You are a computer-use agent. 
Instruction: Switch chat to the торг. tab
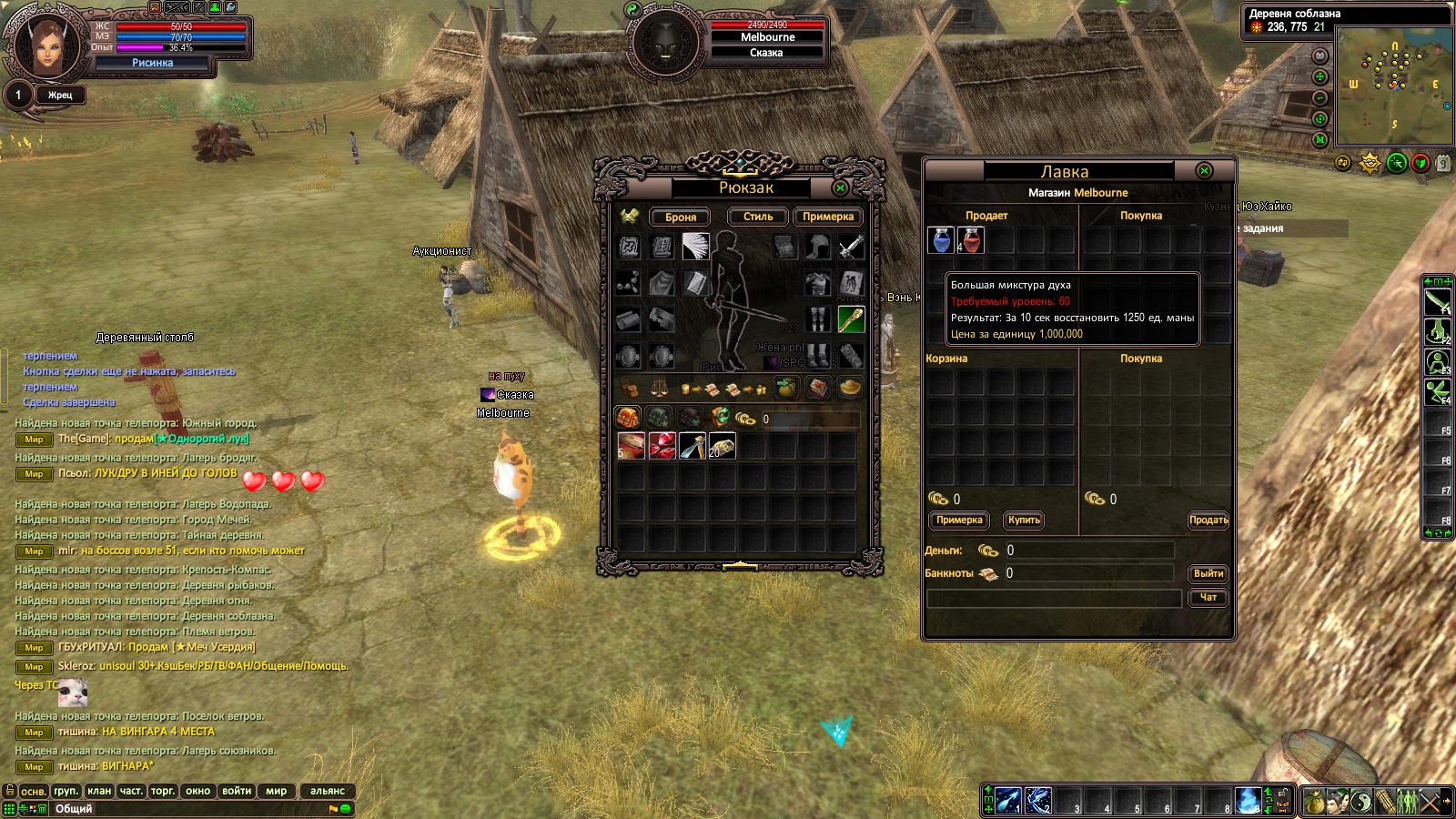click(163, 791)
